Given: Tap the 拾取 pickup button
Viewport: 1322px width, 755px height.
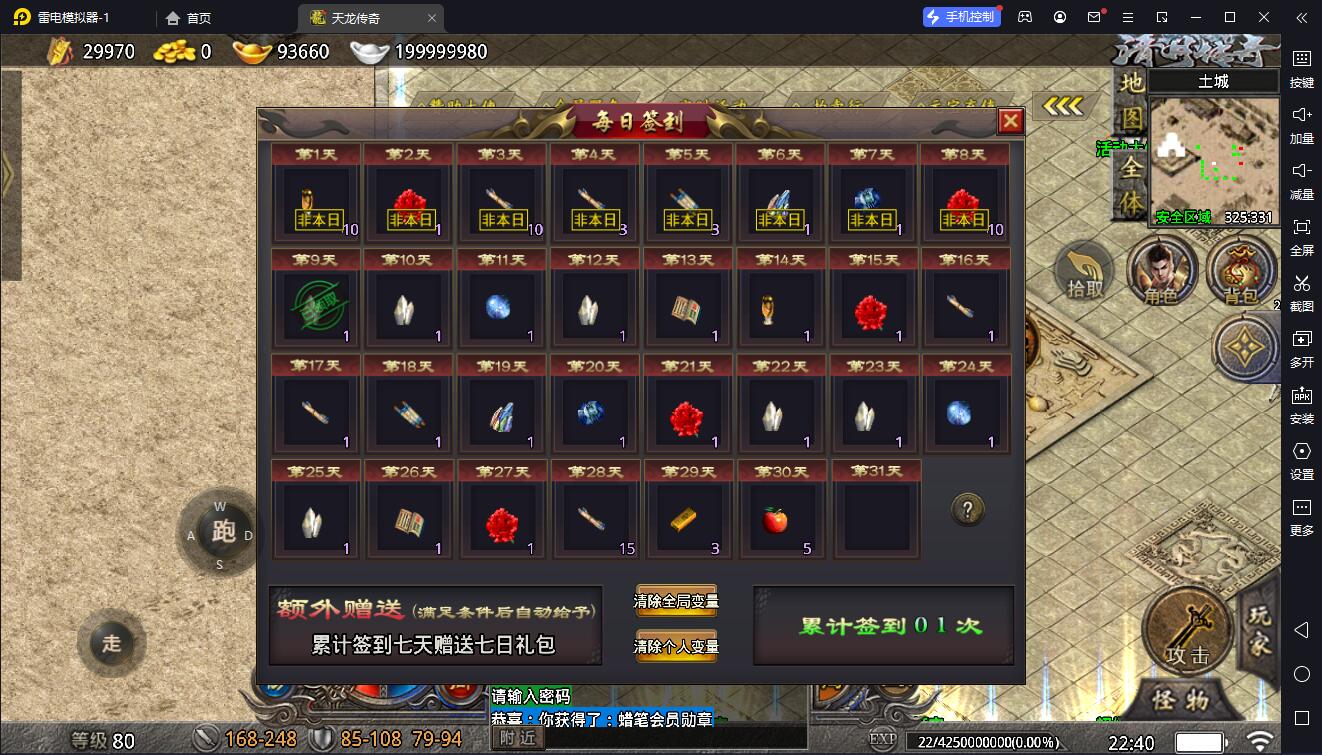Looking at the screenshot, I should [1084, 273].
